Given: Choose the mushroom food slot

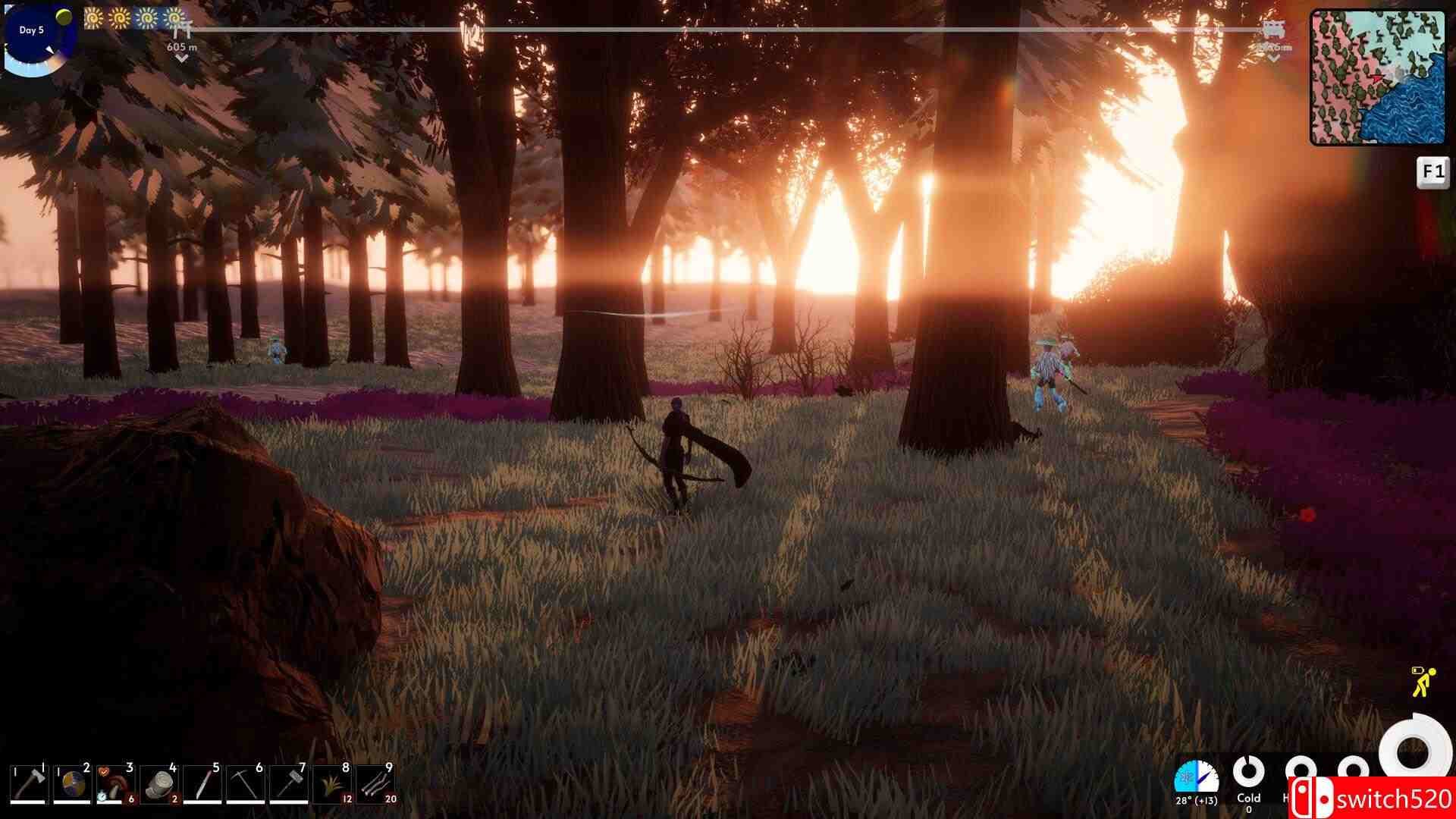Looking at the screenshot, I should [116, 783].
